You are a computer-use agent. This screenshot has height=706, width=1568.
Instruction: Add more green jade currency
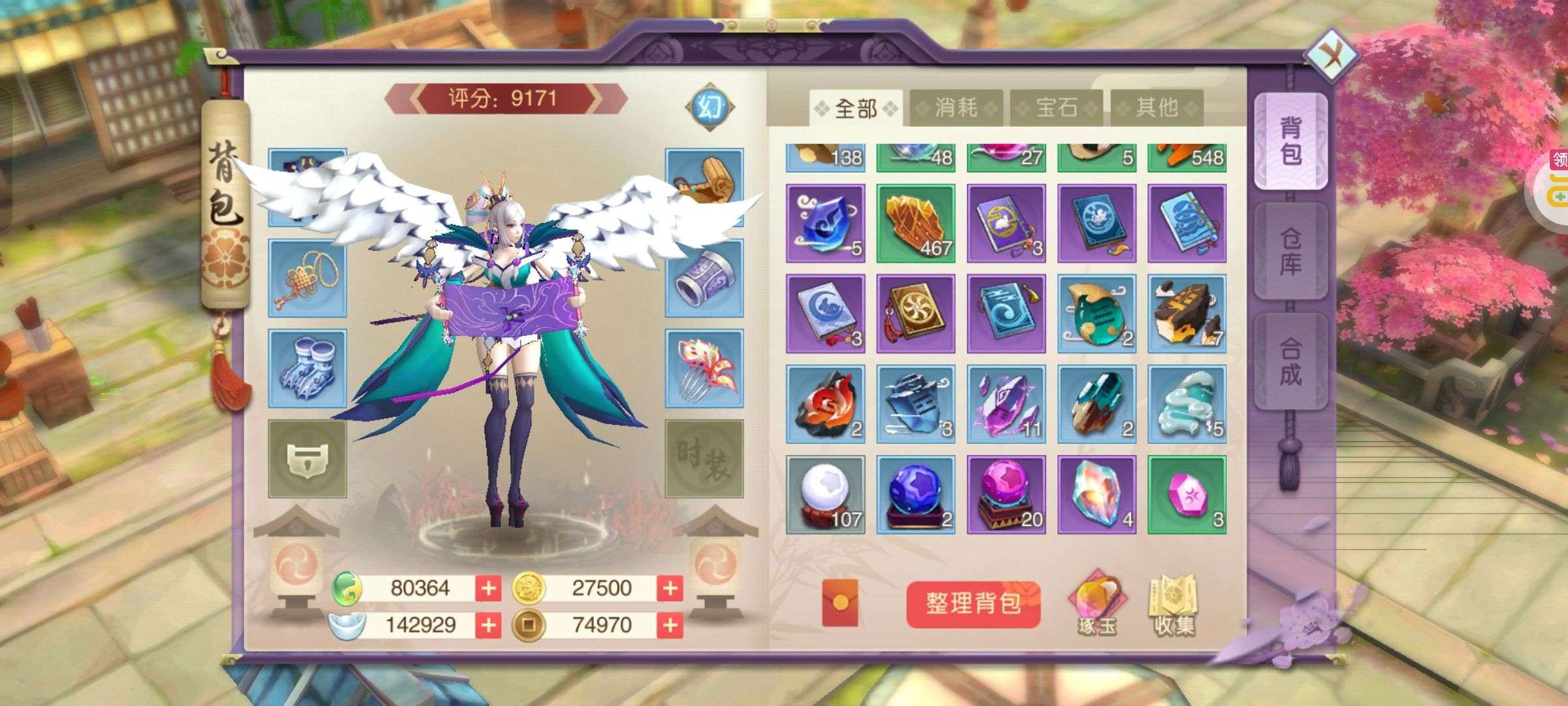point(488,588)
